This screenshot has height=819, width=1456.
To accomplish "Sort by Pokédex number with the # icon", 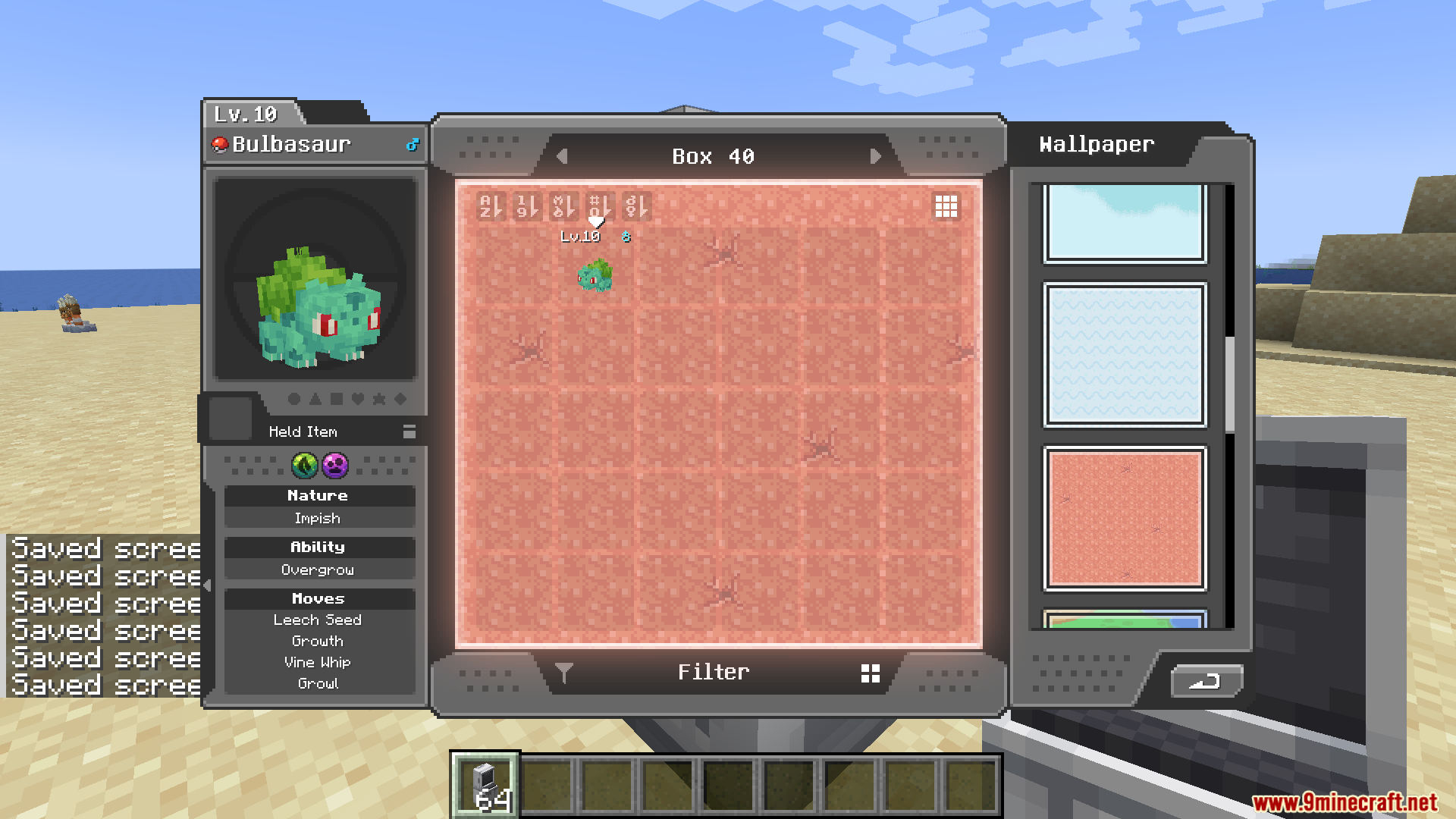I will click(x=600, y=207).
